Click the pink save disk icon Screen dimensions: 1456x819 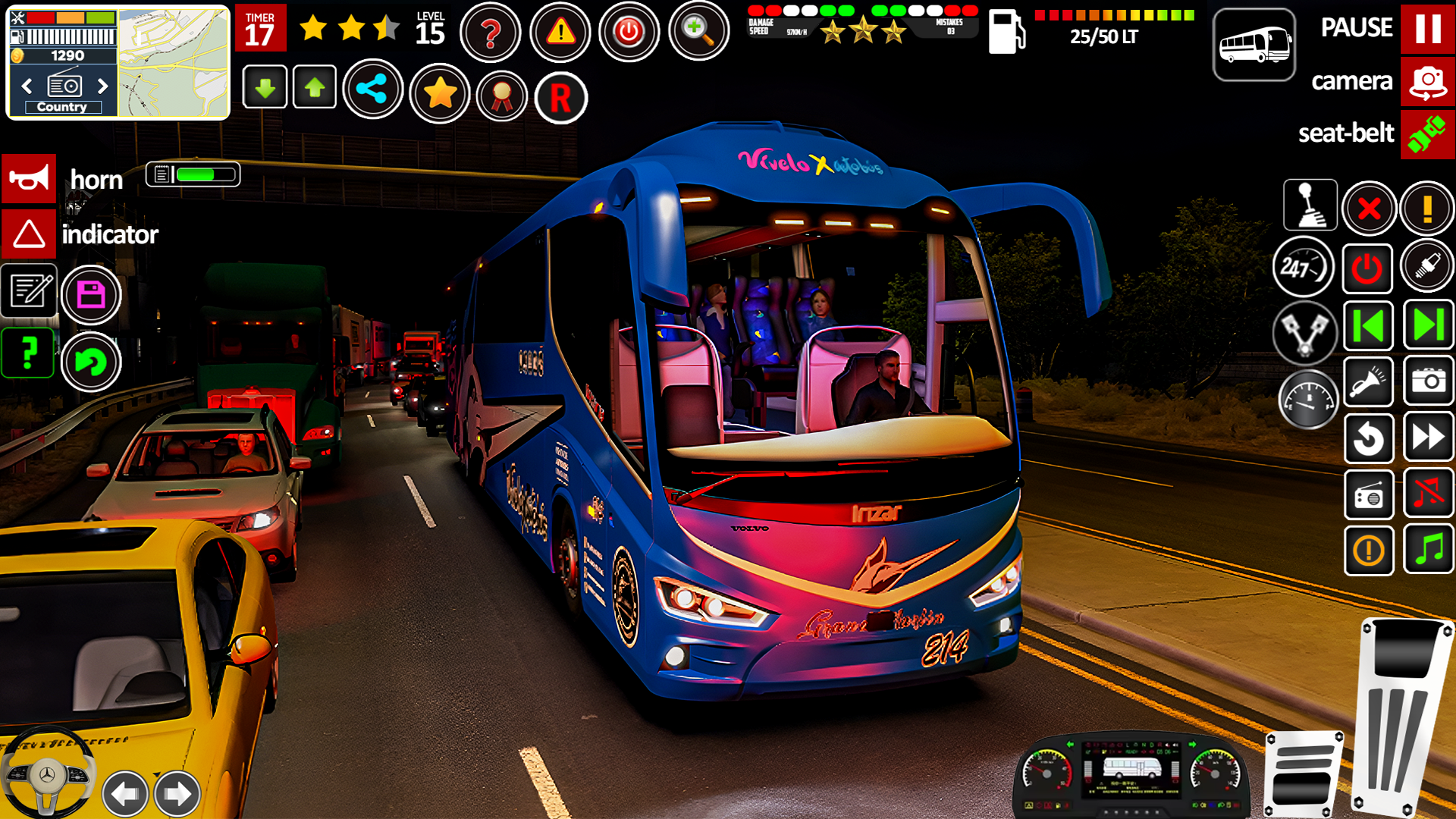coord(91,295)
